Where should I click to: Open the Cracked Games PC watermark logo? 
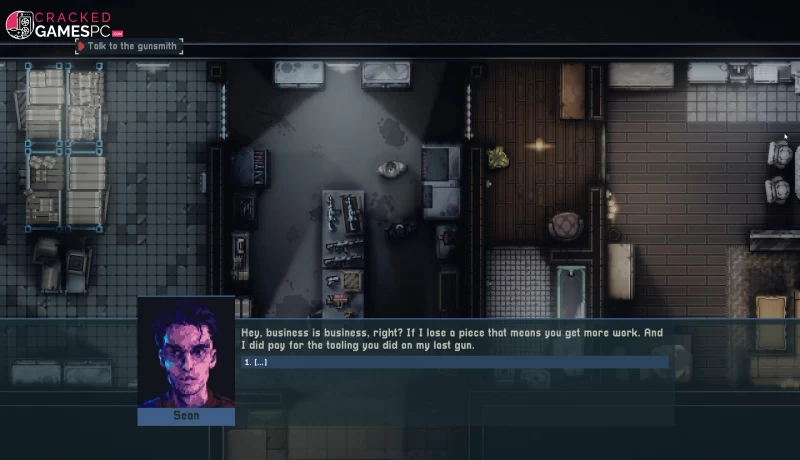(x=58, y=23)
